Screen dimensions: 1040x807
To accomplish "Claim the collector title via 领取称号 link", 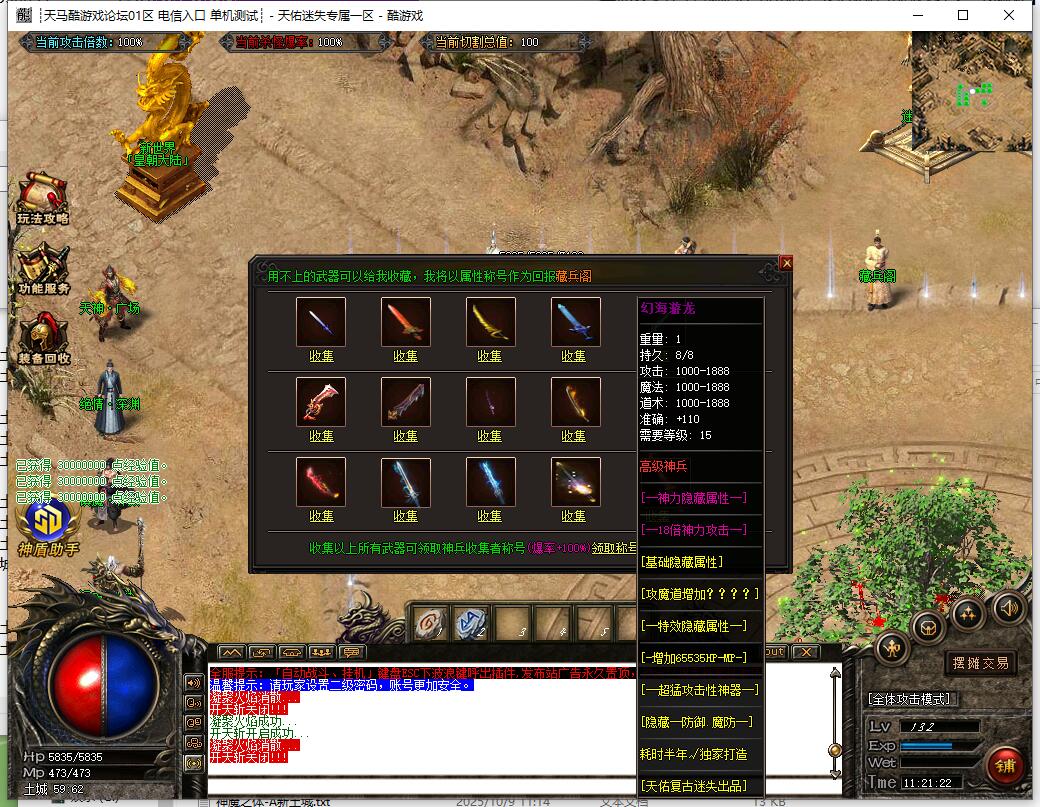I will point(613,548).
